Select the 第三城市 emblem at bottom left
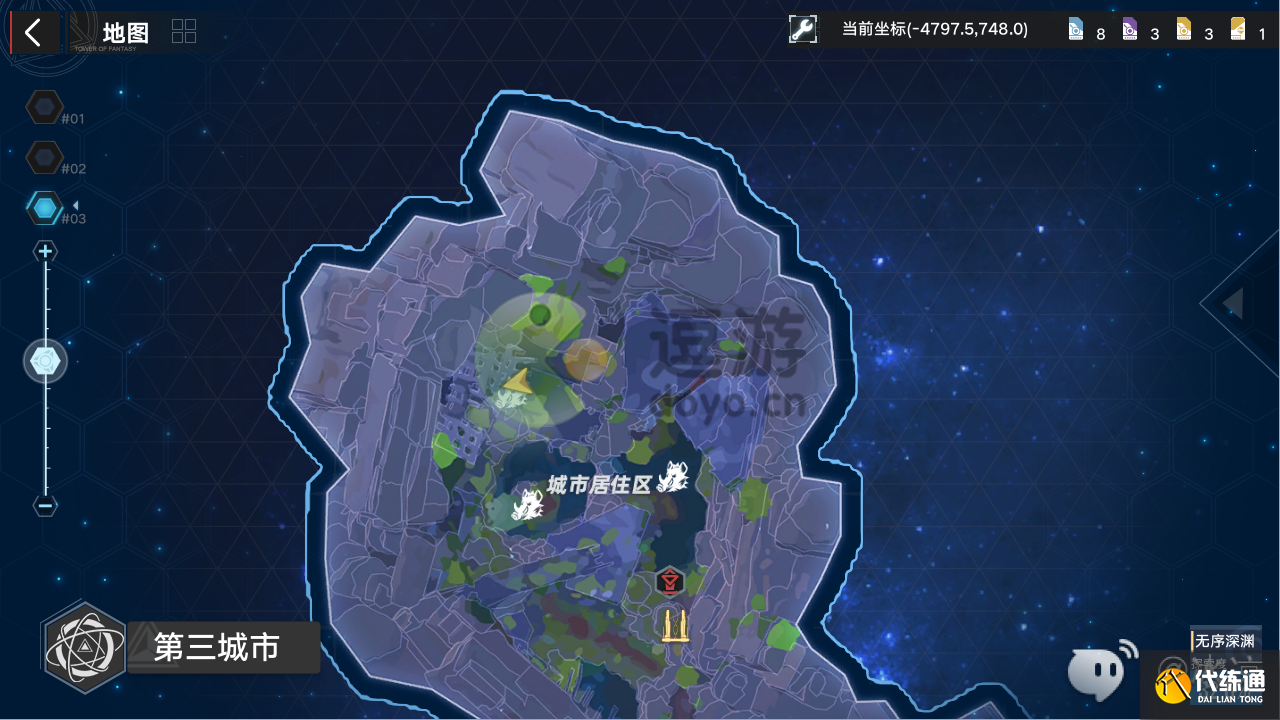The height and width of the screenshot is (720, 1280). click(85, 647)
